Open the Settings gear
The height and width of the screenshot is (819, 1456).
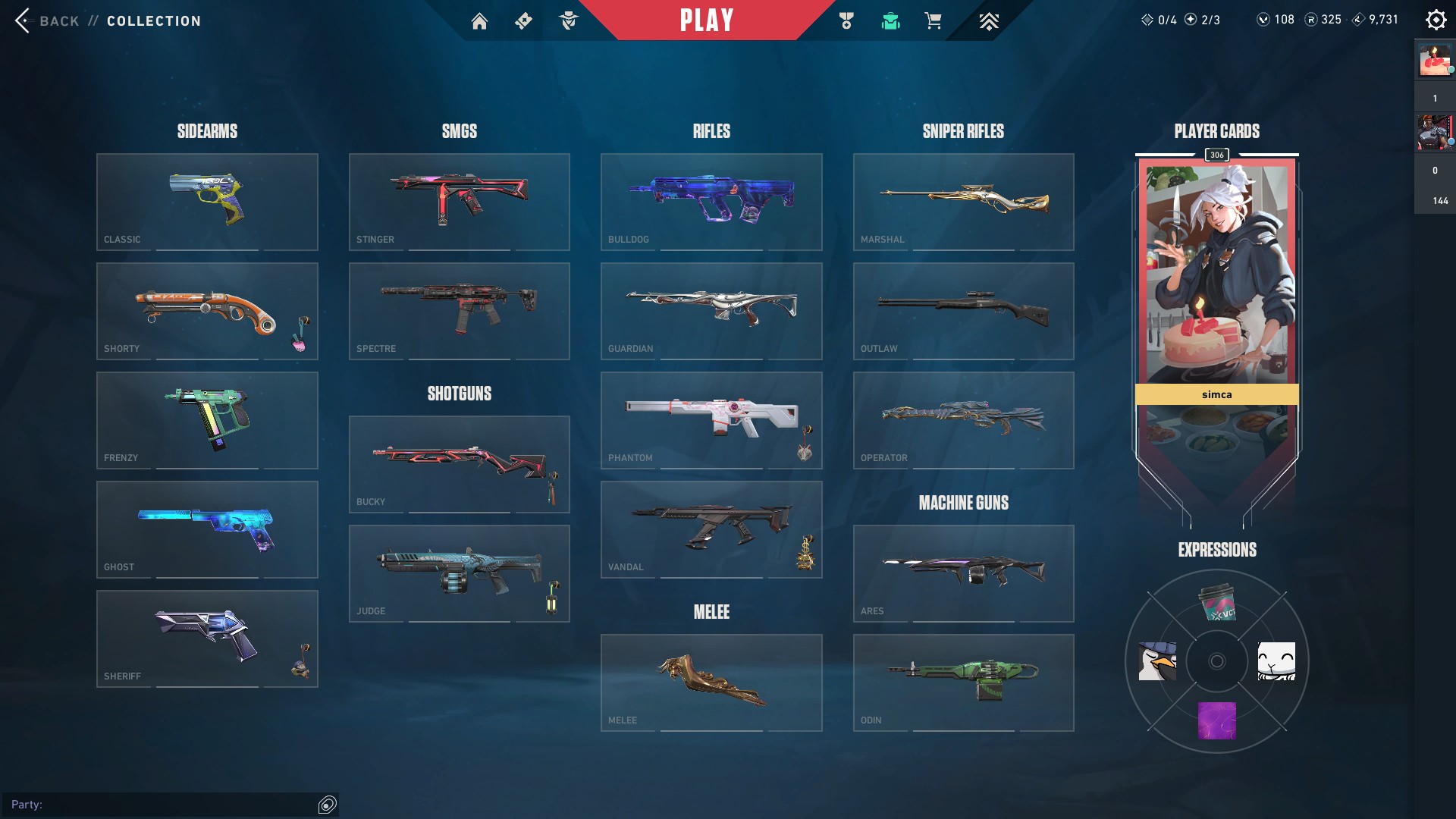click(x=1436, y=20)
